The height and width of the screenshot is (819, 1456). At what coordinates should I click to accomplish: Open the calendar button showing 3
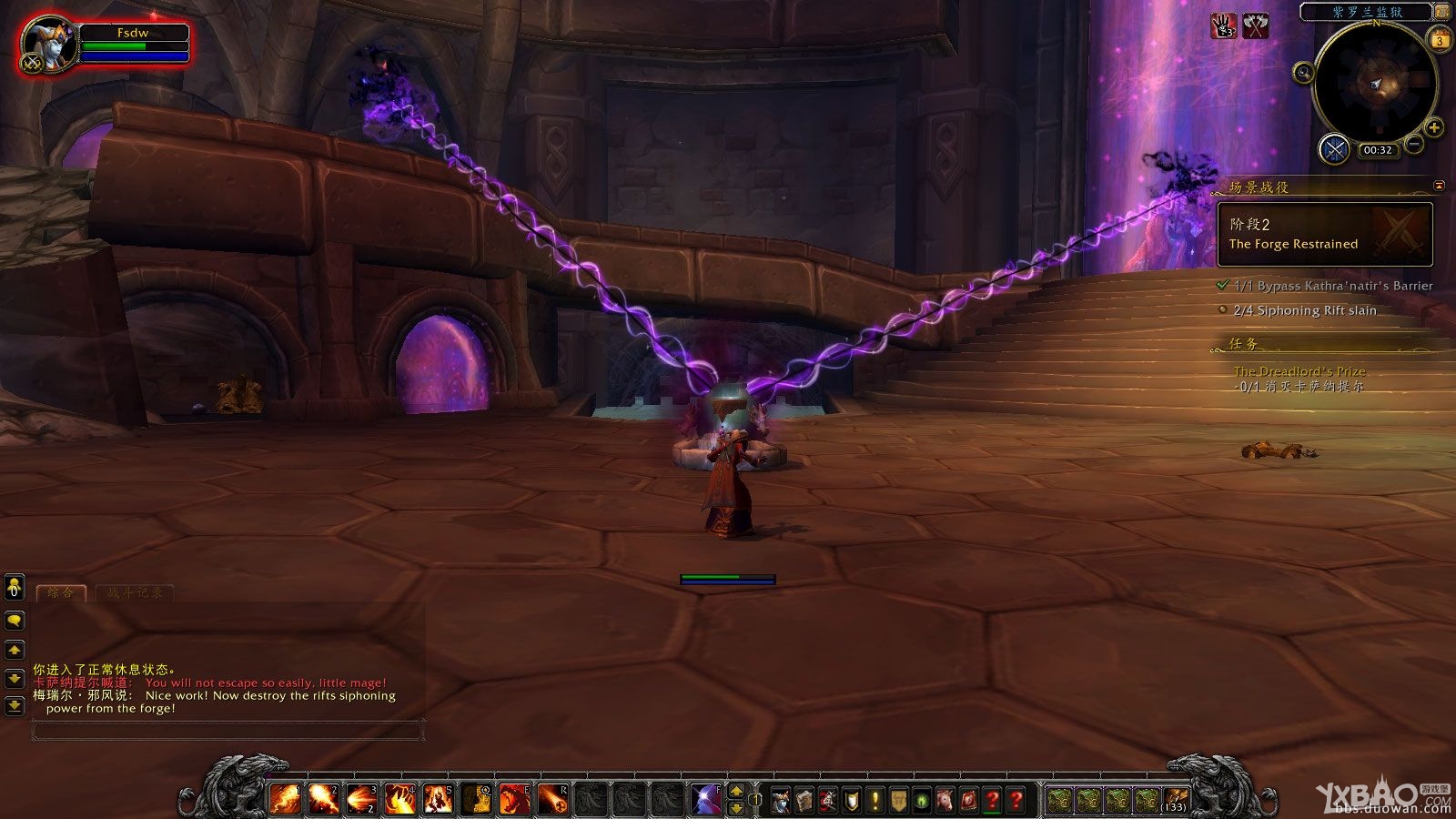pyautogui.click(x=1440, y=40)
